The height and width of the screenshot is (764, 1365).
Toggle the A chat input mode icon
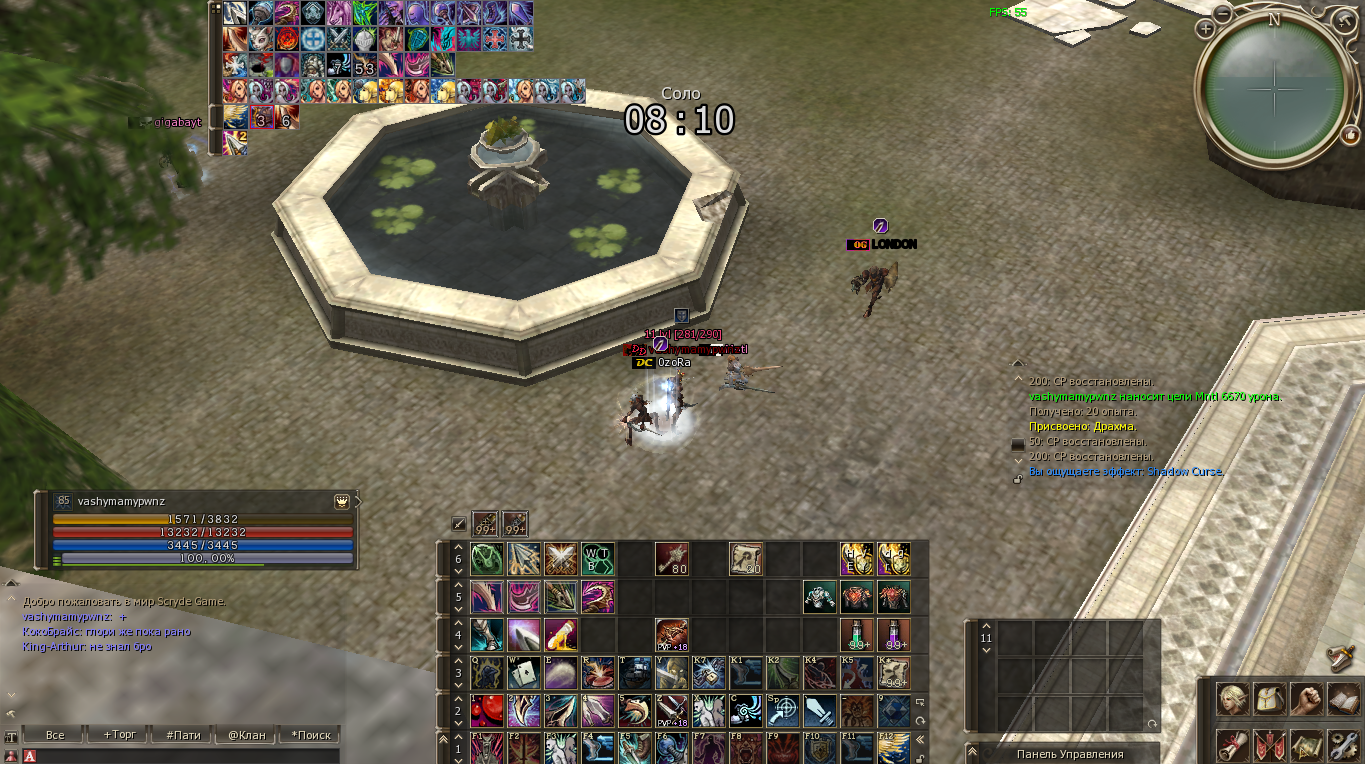pos(29,756)
